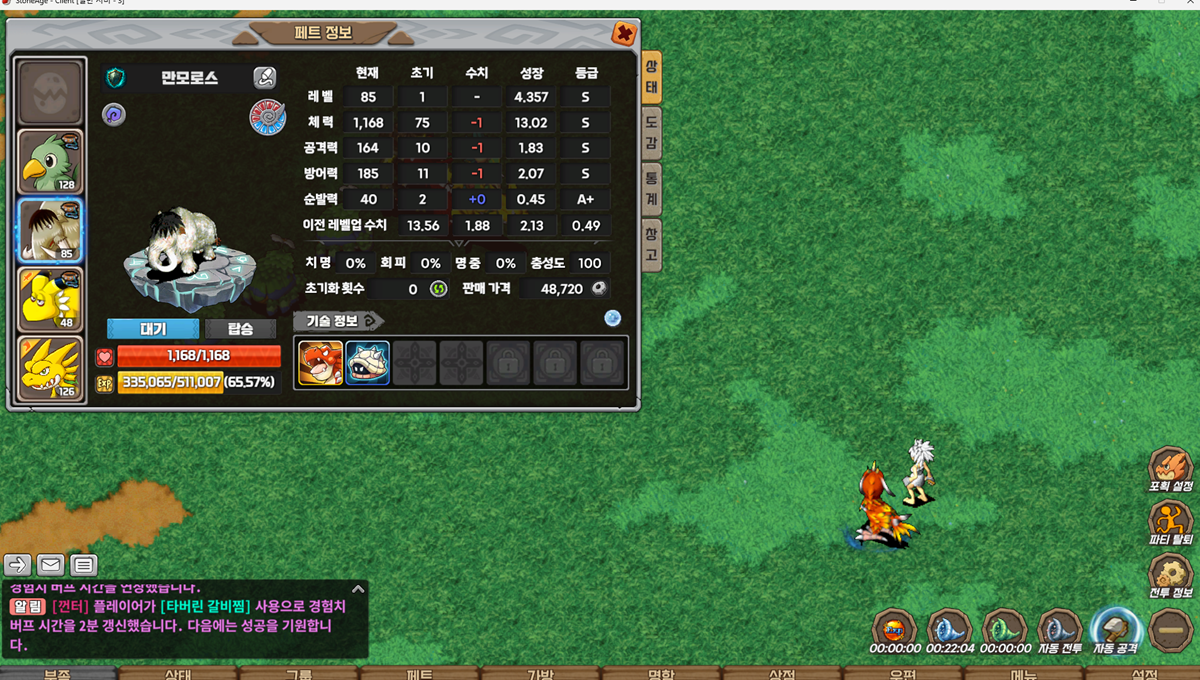This screenshot has height=680, width=1200.
Task: Toggle 자동 공격 auto attack
Action: pos(1114,630)
